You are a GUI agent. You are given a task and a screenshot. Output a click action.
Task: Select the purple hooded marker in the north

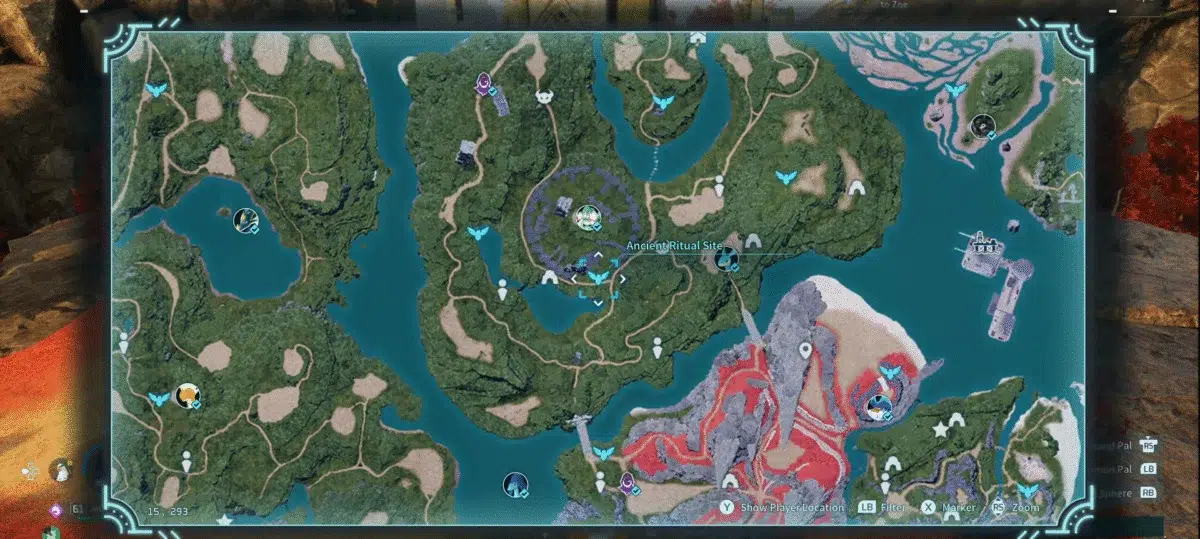tap(484, 82)
